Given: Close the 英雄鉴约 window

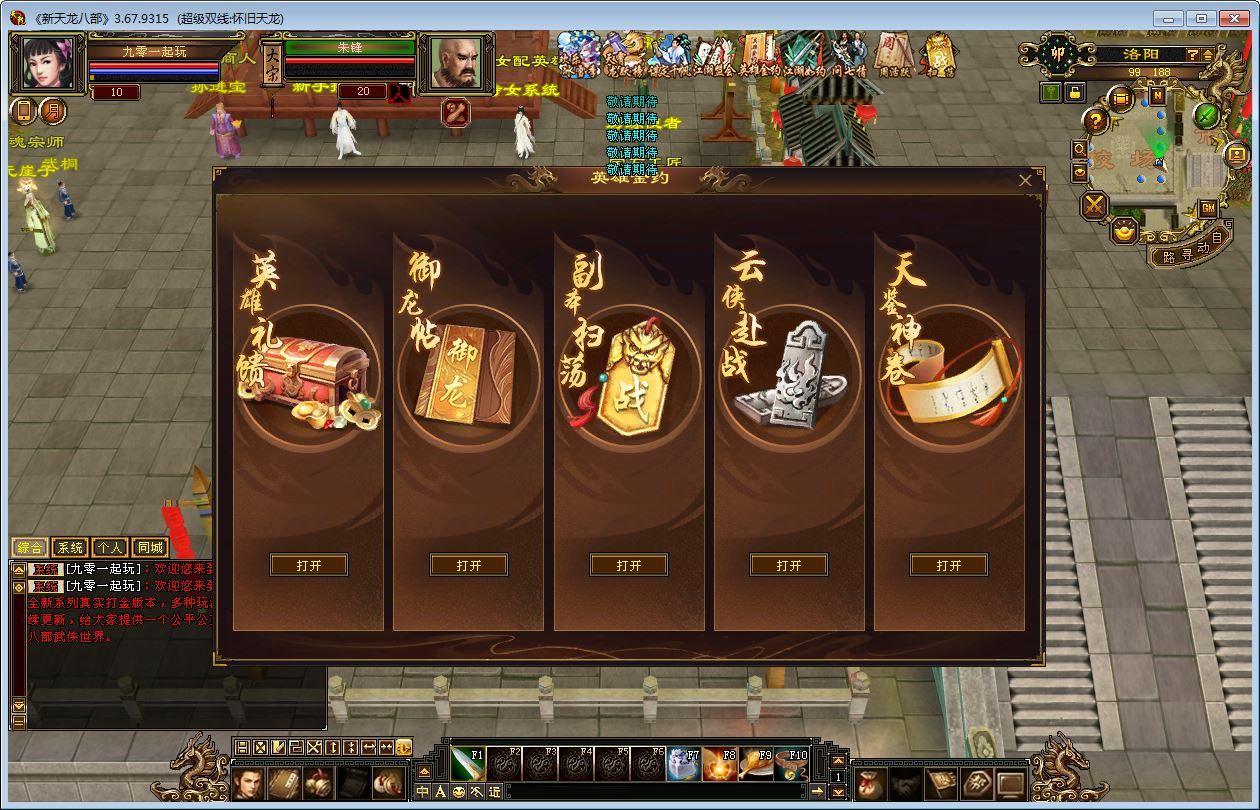Looking at the screenshot, I should click(1025, 181).
